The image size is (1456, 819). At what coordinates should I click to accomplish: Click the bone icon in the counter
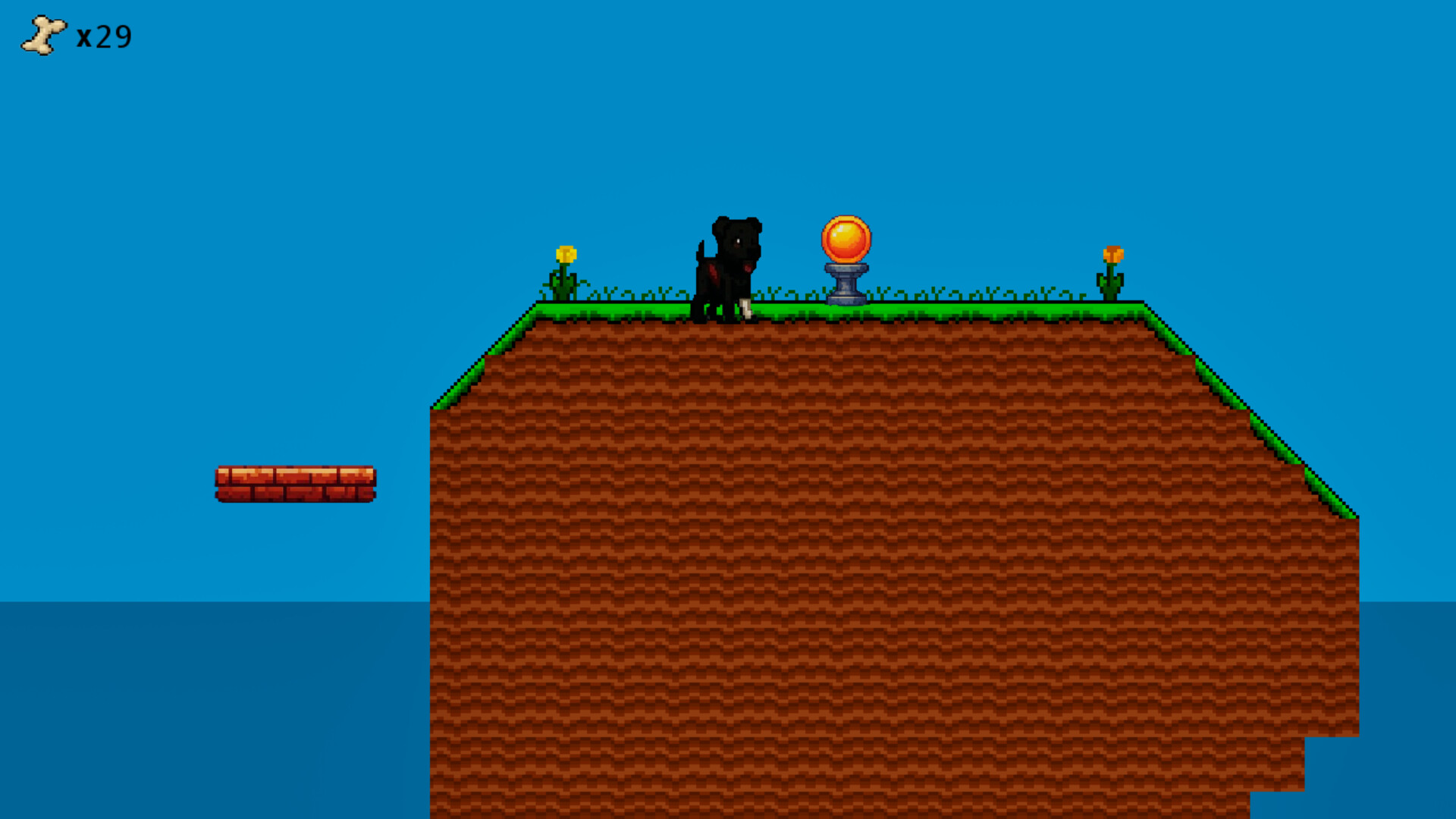(42, 33)
